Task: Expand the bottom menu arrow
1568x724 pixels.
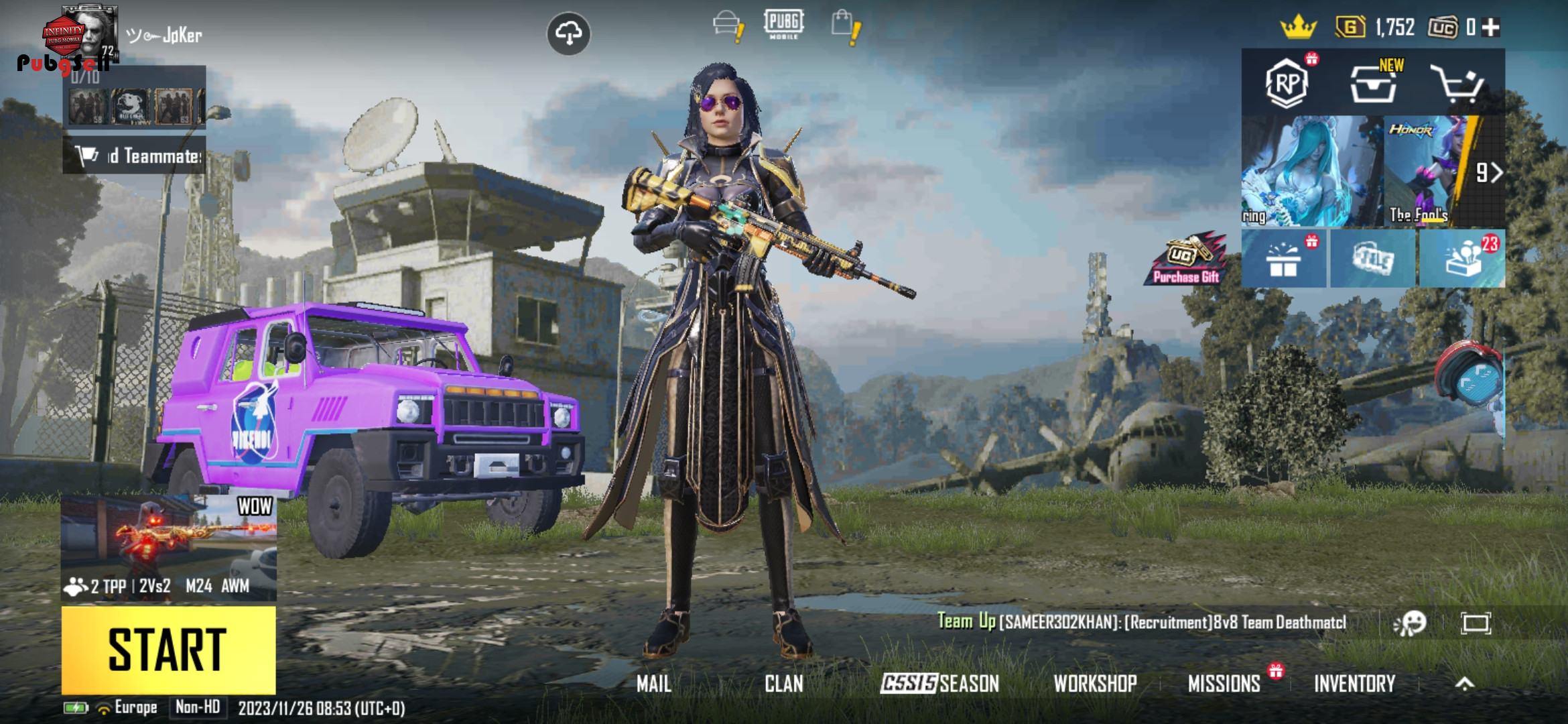Action: coord(1465,684)
